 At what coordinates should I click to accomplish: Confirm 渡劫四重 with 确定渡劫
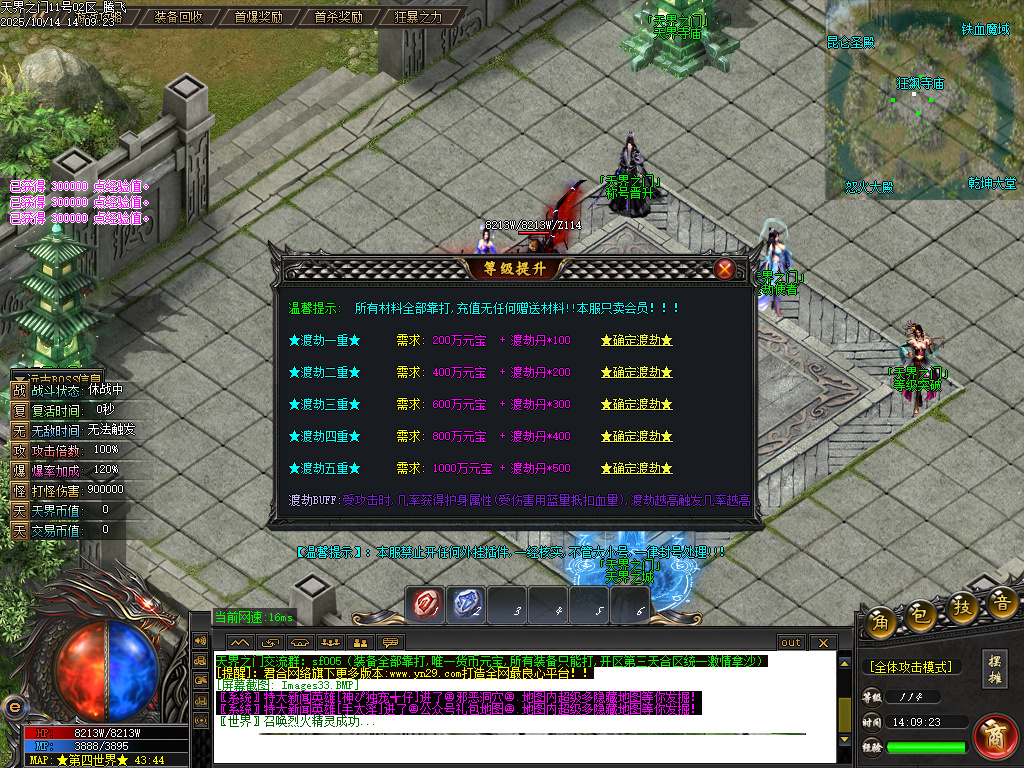[x=636, y=437]
